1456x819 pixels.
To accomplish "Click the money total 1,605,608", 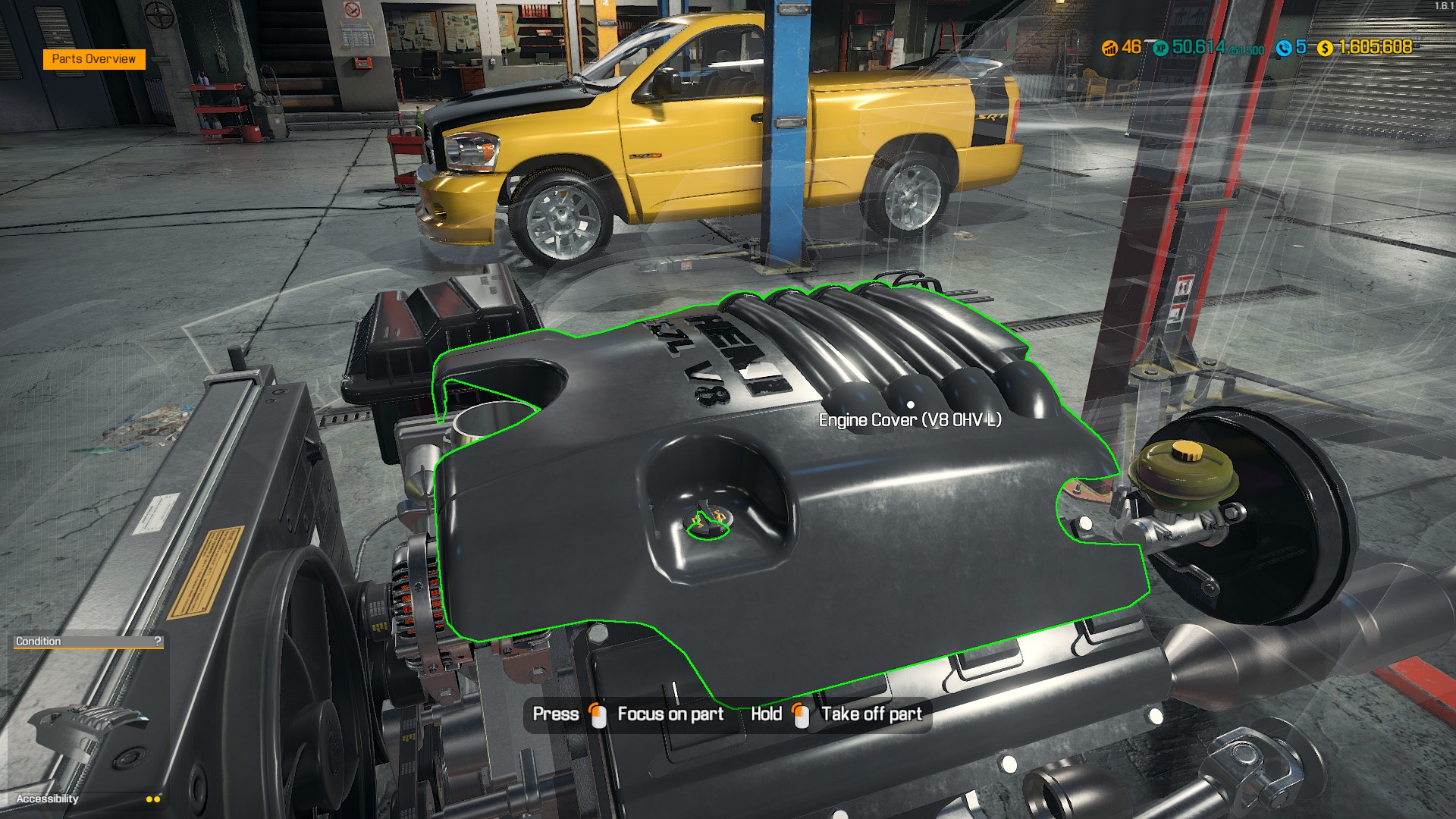I will [x=1376, y=47].
